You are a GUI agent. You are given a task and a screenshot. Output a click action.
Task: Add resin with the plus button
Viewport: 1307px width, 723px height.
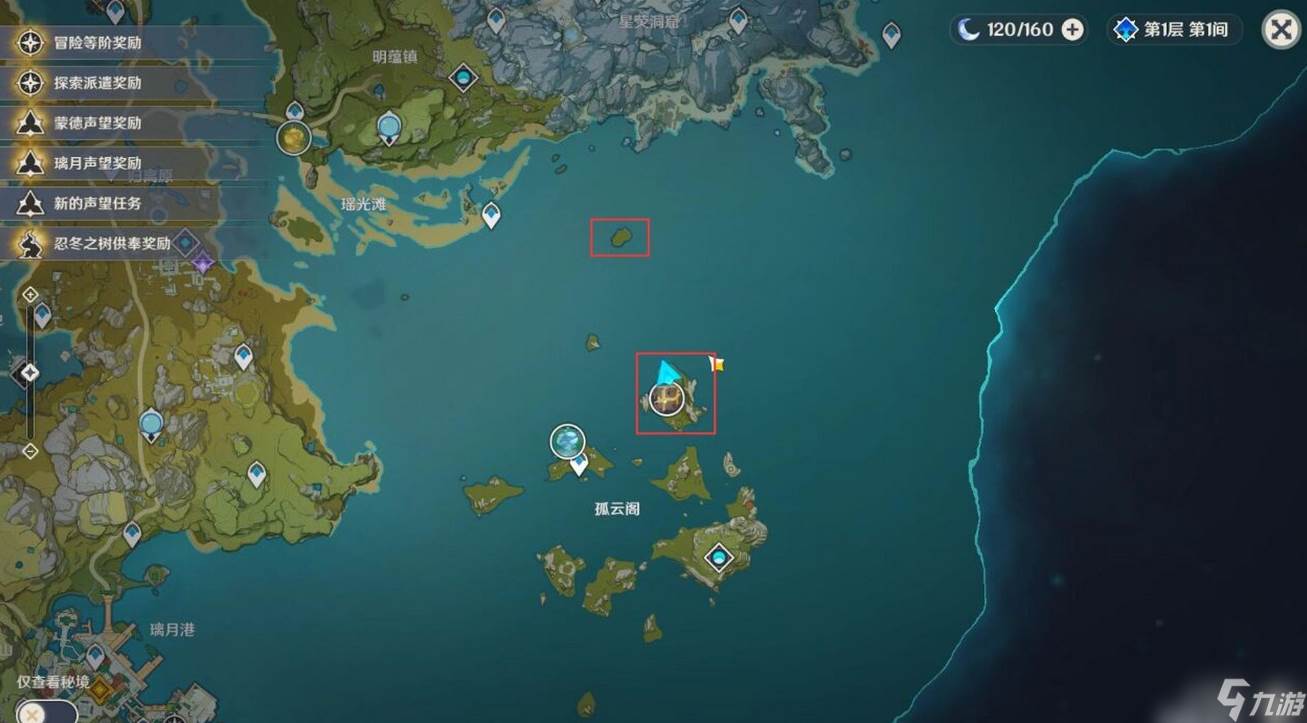coord(1072,30)
